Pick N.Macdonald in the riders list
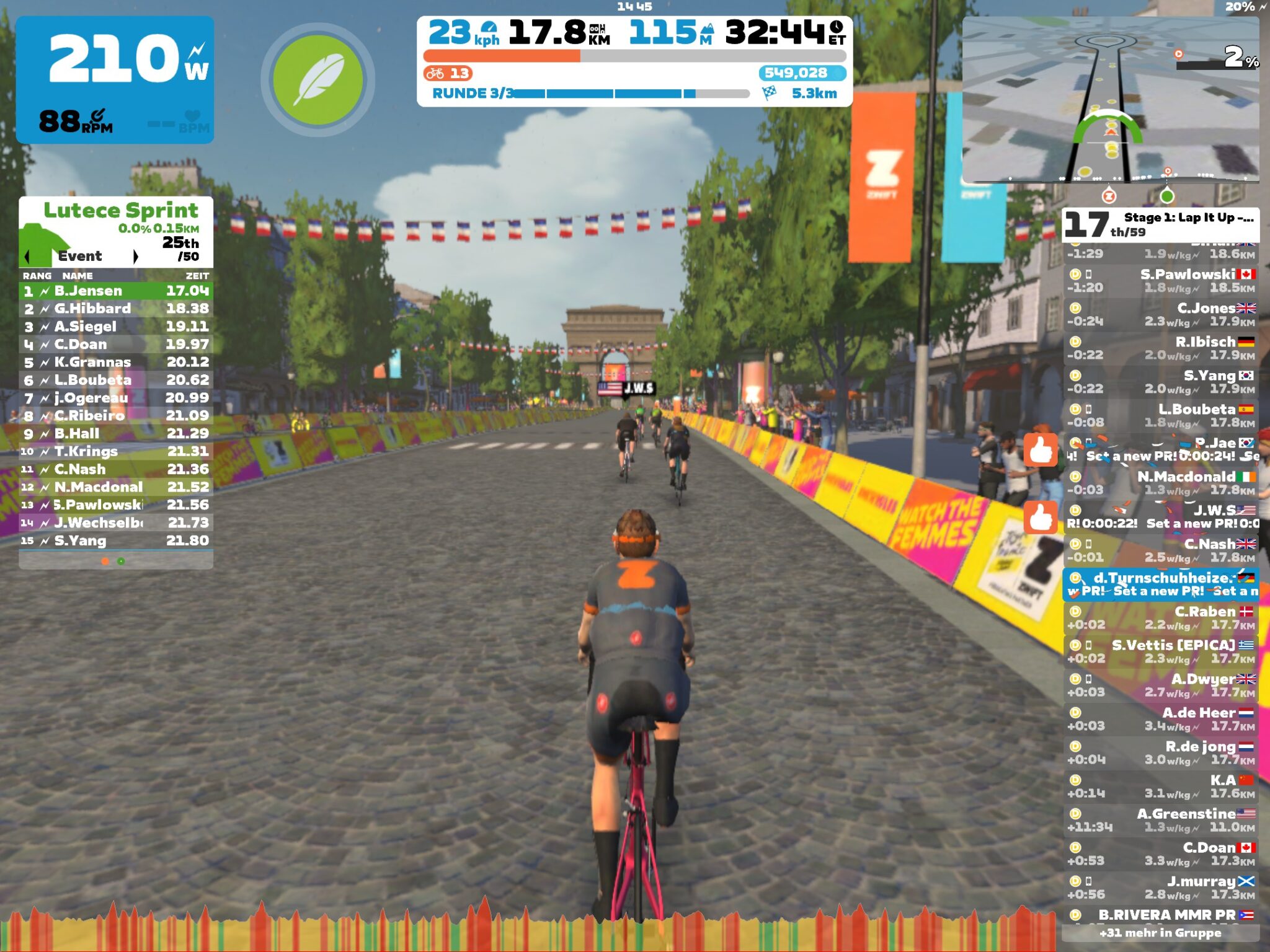Viewport: 1270px width, 952px height. tap(1161, 483)
